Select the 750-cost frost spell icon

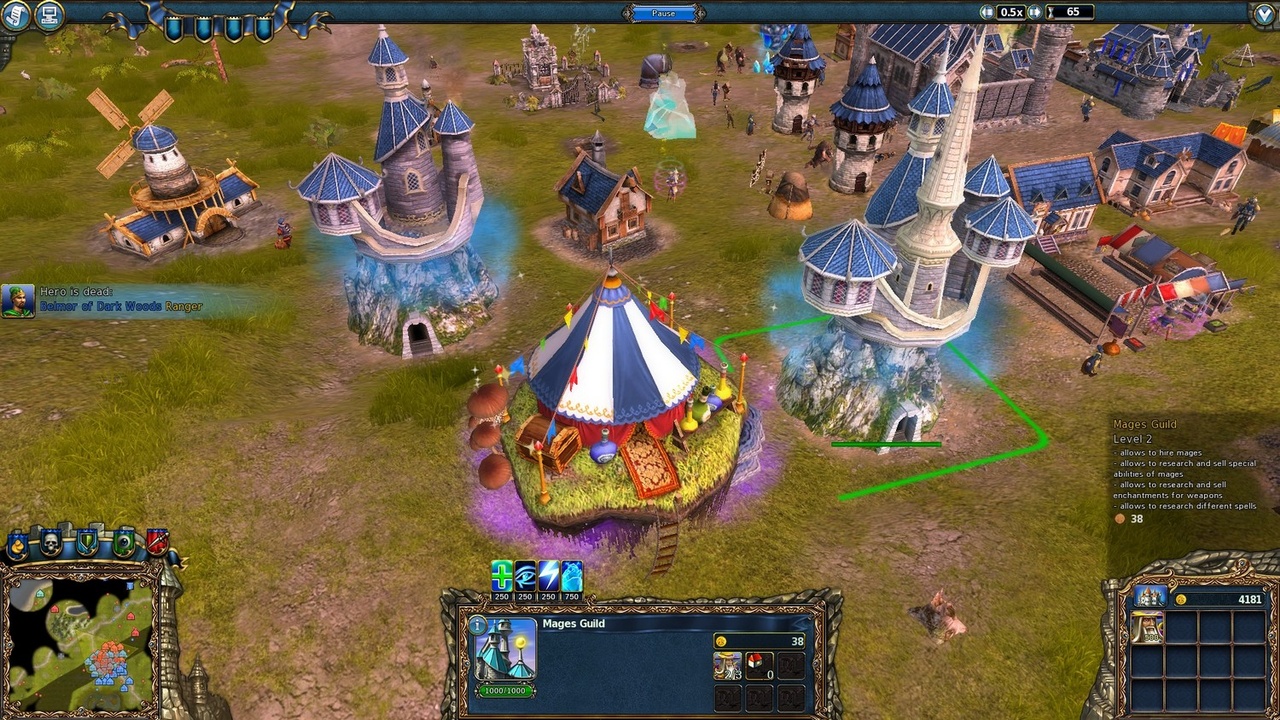[572, 576]
